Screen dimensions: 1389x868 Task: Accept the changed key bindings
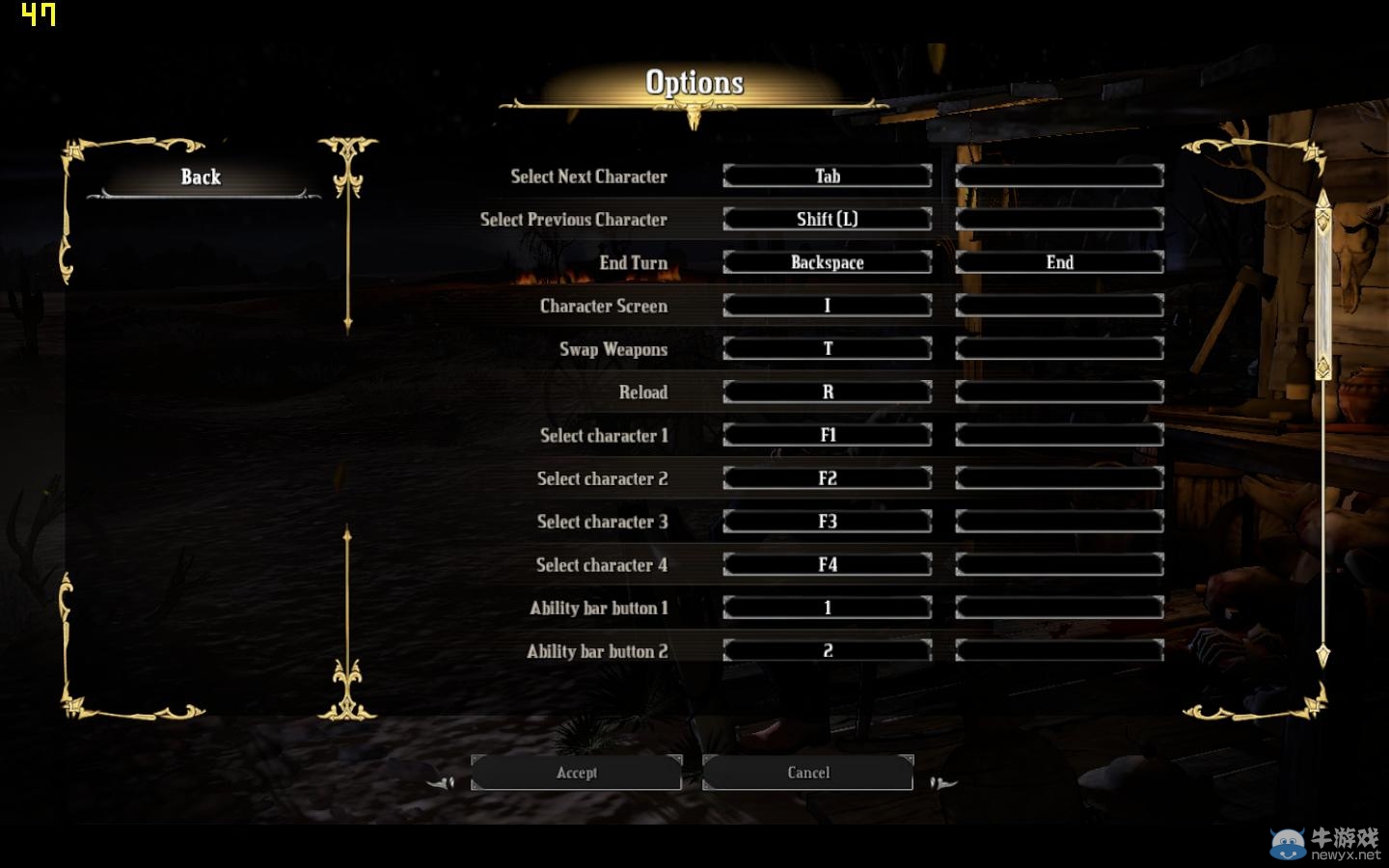pyautogui.click(x=576, y=773)
